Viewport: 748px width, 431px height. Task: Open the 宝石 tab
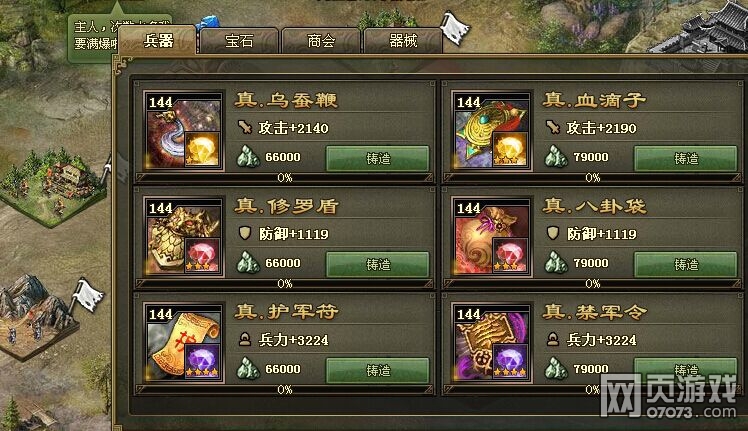coord(239,40)
